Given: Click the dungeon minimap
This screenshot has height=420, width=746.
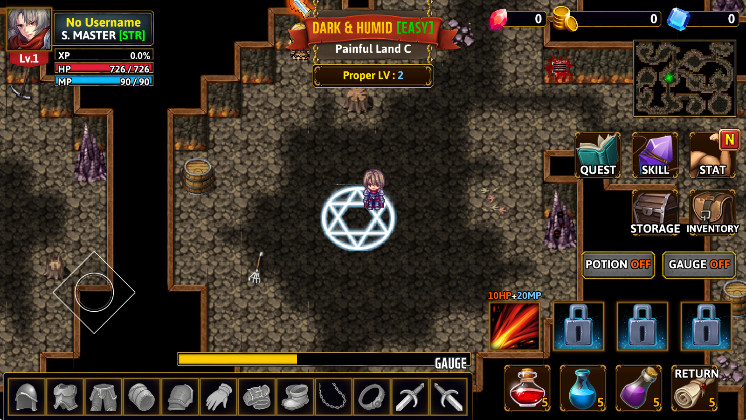Looking at the screenshot, I should pyautogui.click(x=685, y=78).
